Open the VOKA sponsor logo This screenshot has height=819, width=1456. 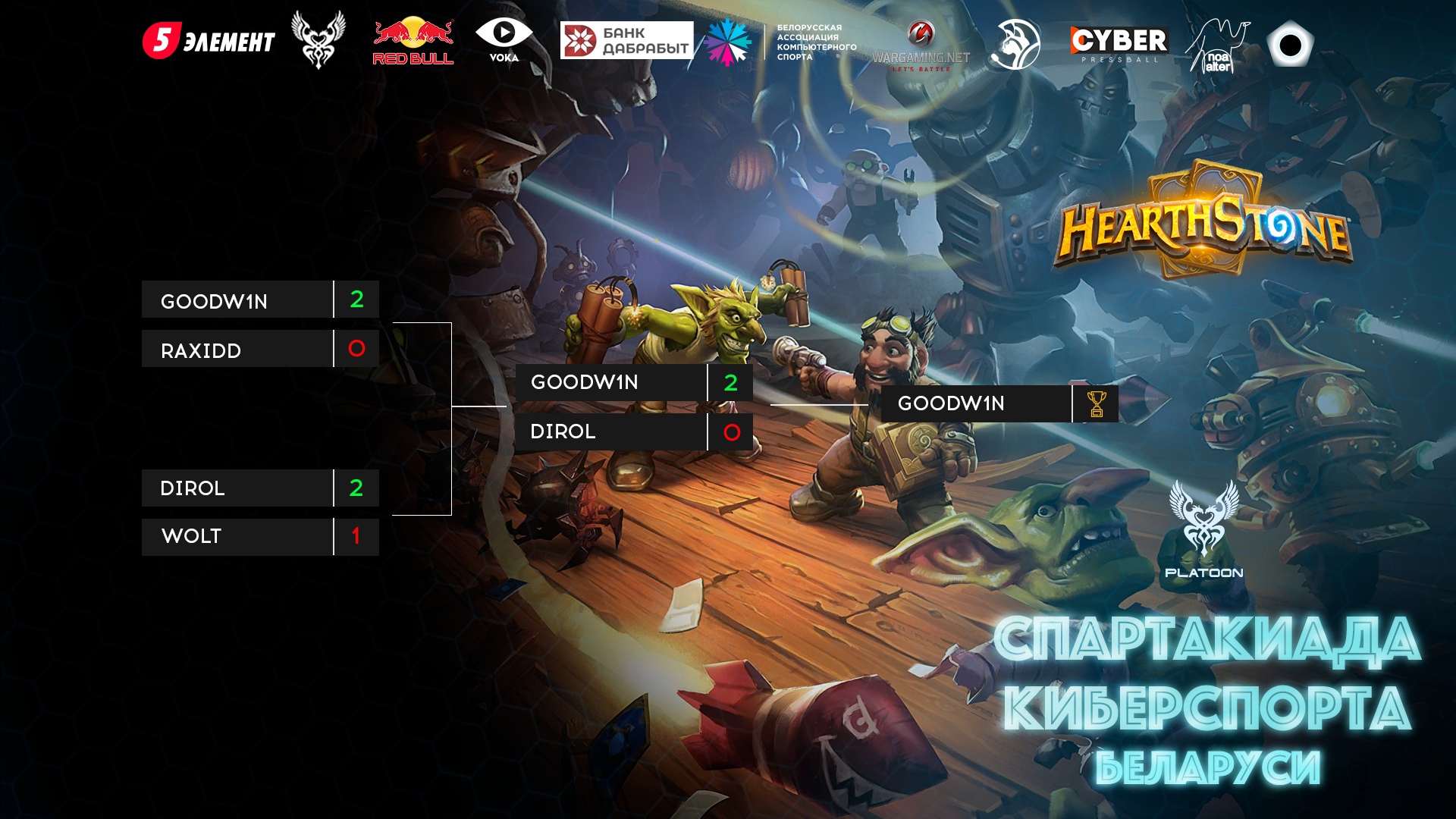pos(504,40)
